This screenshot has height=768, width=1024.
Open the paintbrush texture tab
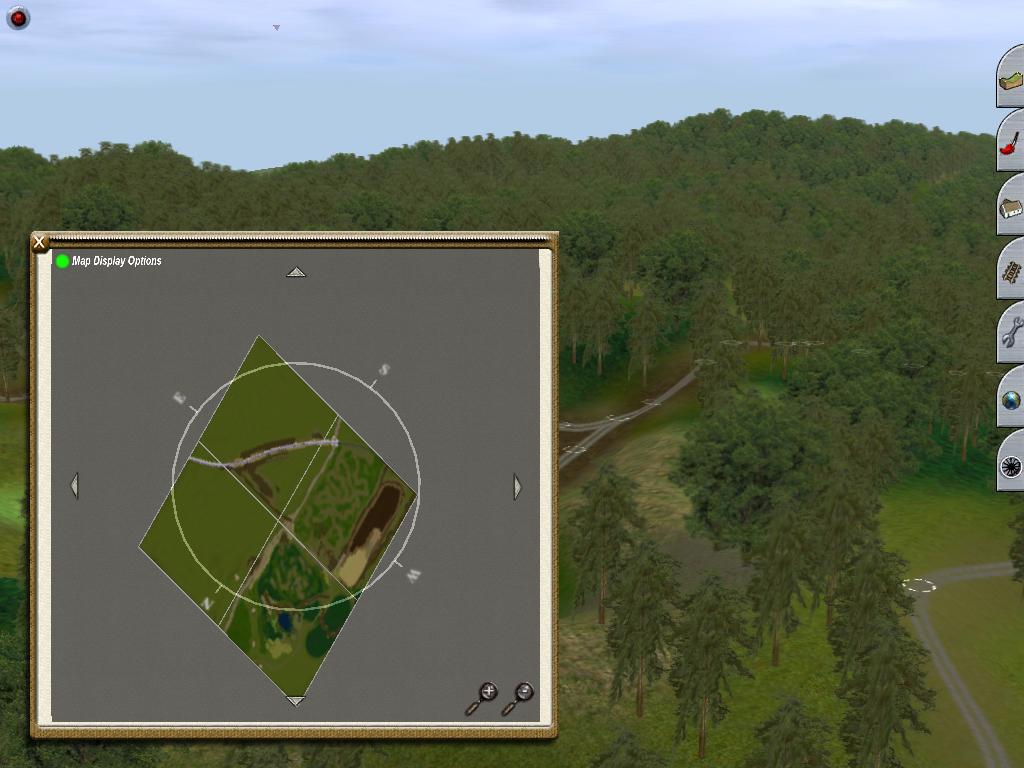coord(1011,143)
